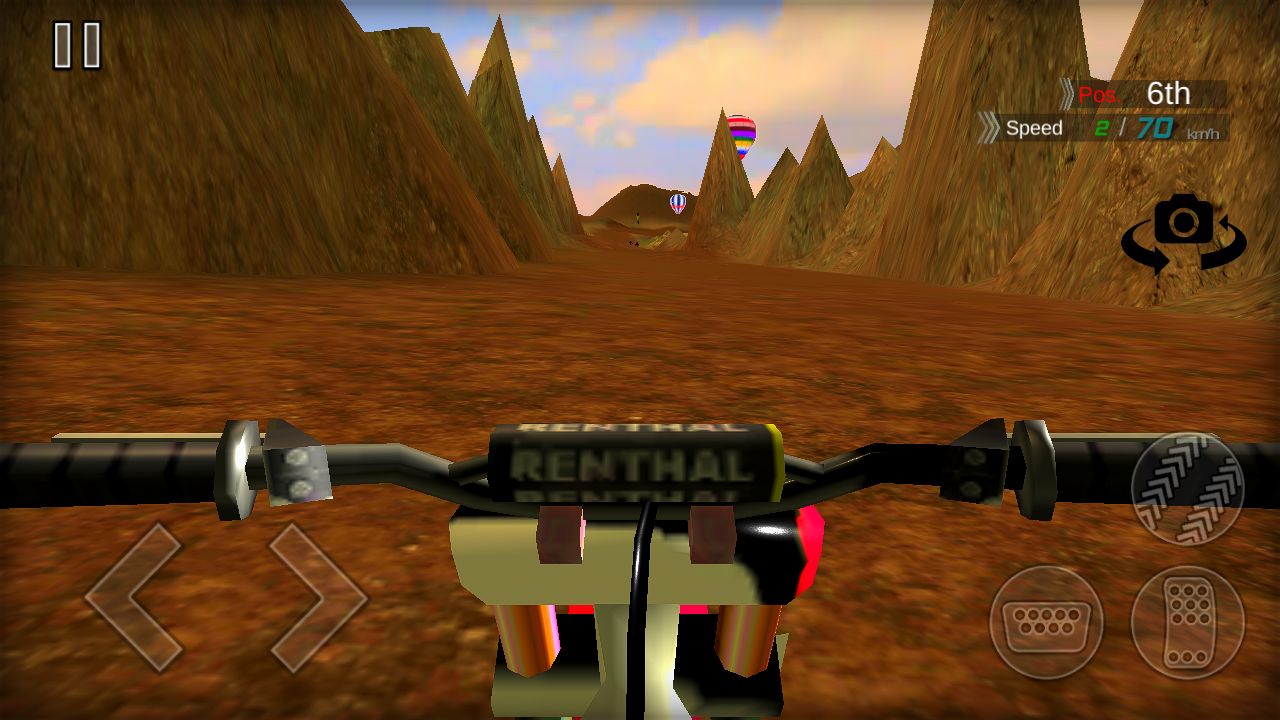This screenshot has height=720, width=1280.
Task: Click the chevron arrows beside Pos.
Action: click(1065, 95)
